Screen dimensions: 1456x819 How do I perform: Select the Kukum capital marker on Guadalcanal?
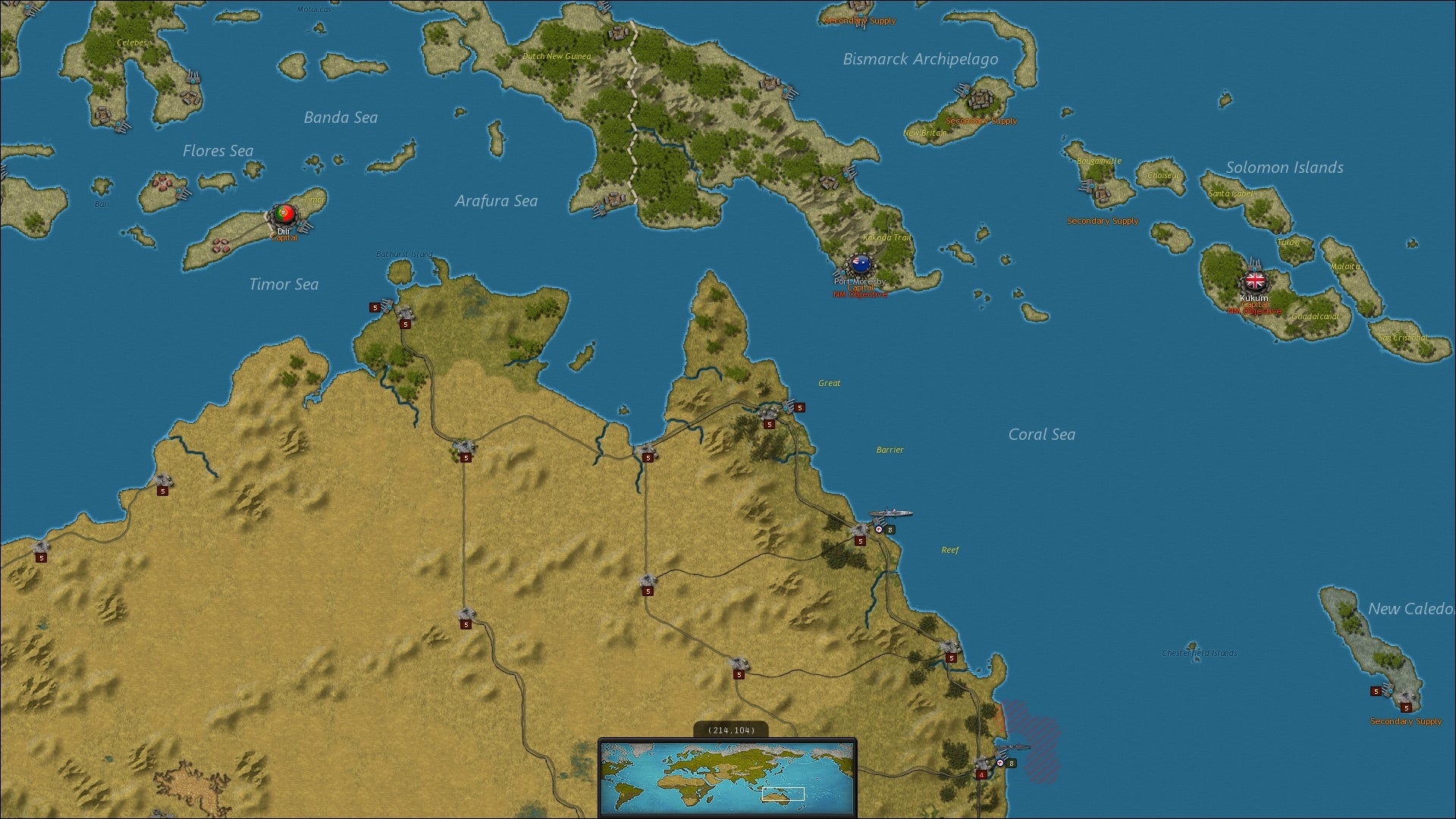[1254, 281]
